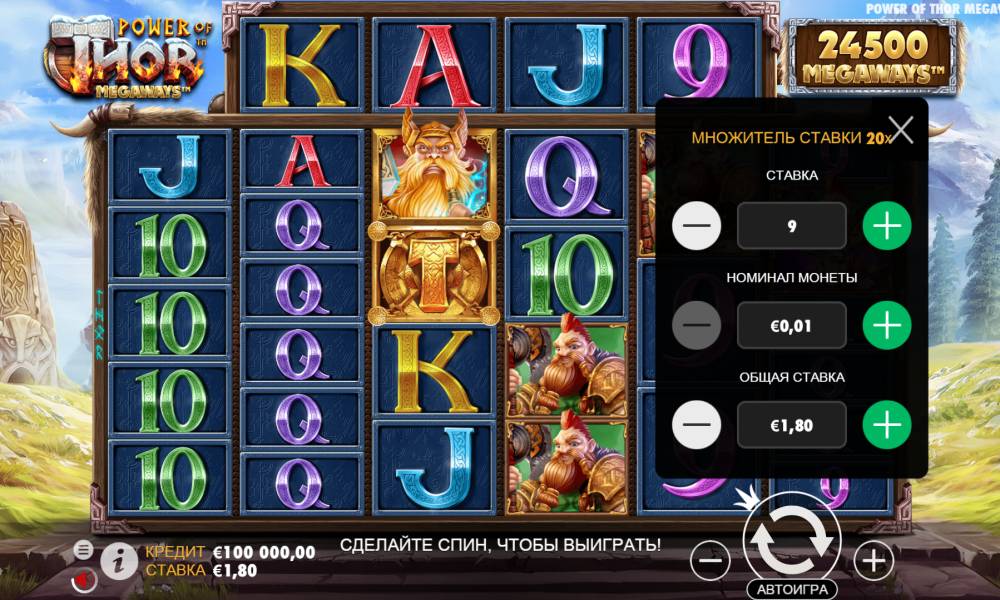
Task: Lower the НОМИНАЛ МОНЕТЫ coin value
Action: click(x=697, y=326)
